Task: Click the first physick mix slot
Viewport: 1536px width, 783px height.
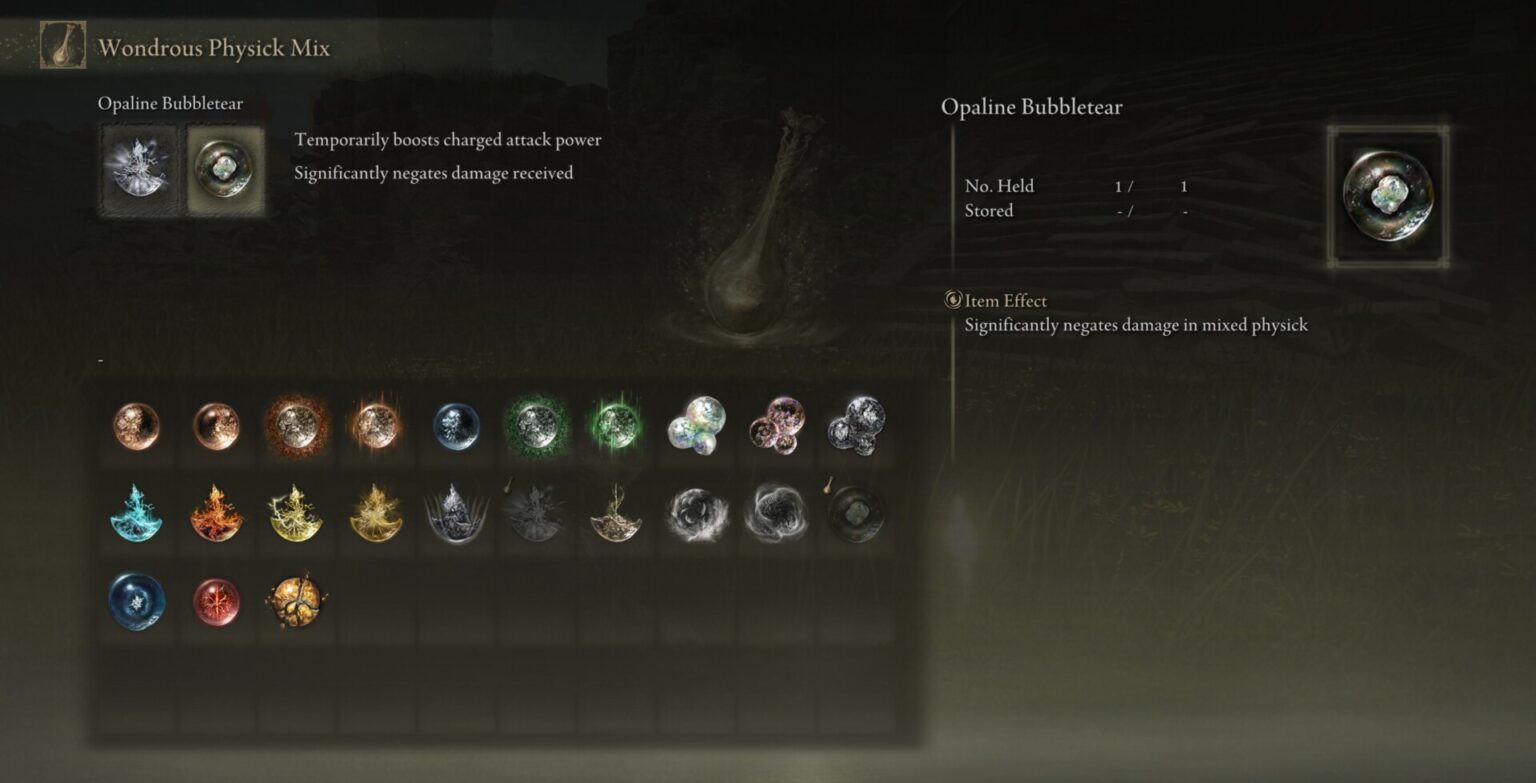Action: click(137, 167)
